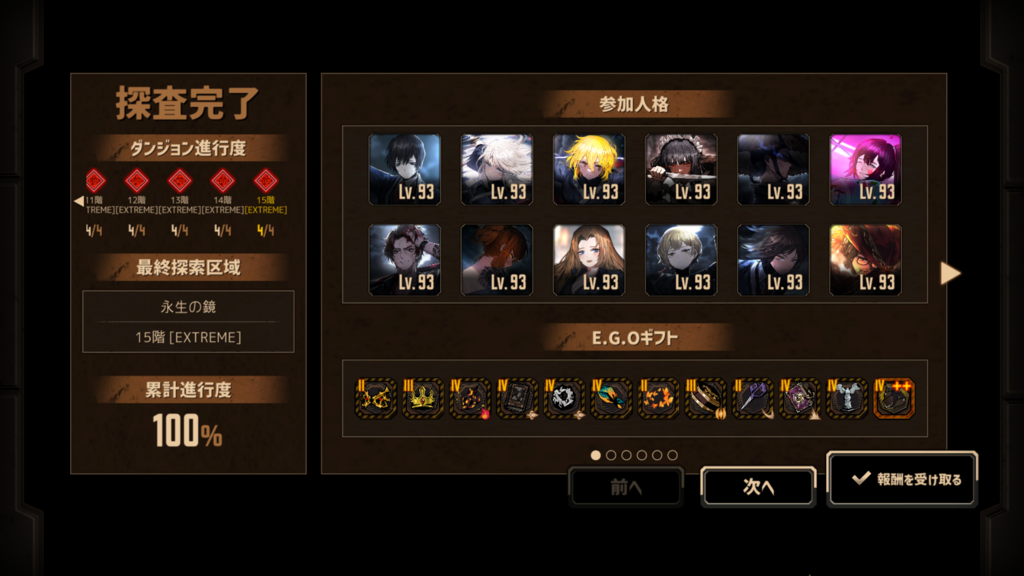The width and height of the screenshot is (1024, 576).
Task: Select the blonde spiky-haired character portrait
Action: point(589,170)
